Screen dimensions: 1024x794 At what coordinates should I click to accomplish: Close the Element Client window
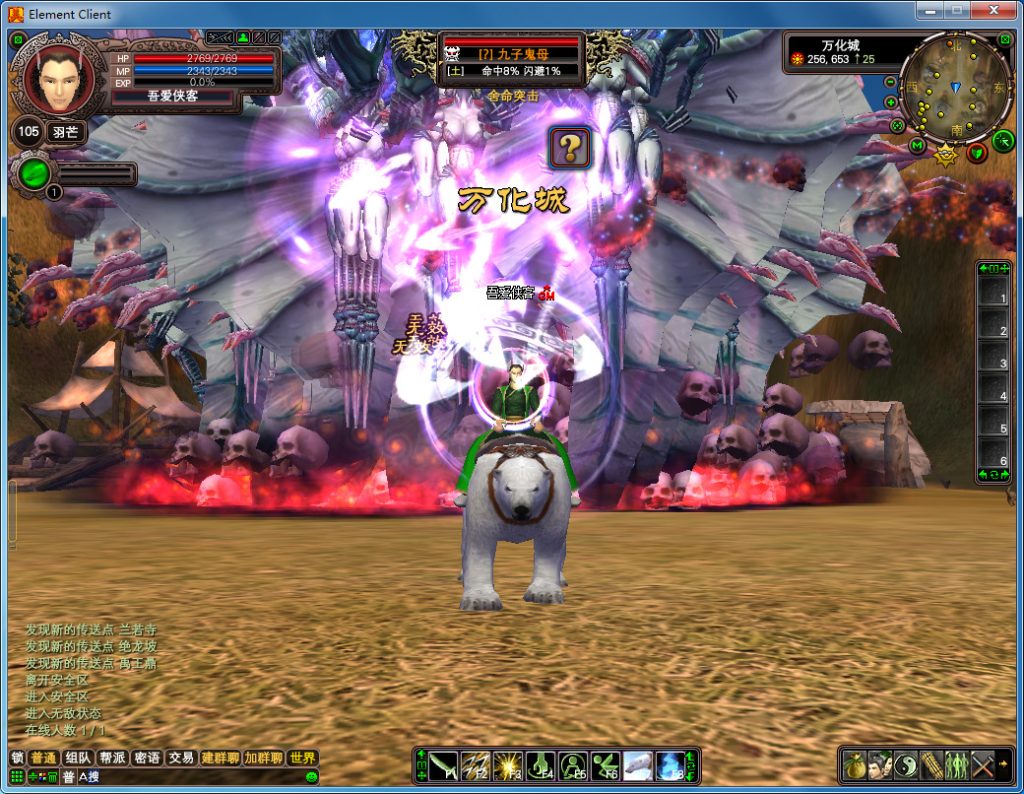[x=996, y=12]
